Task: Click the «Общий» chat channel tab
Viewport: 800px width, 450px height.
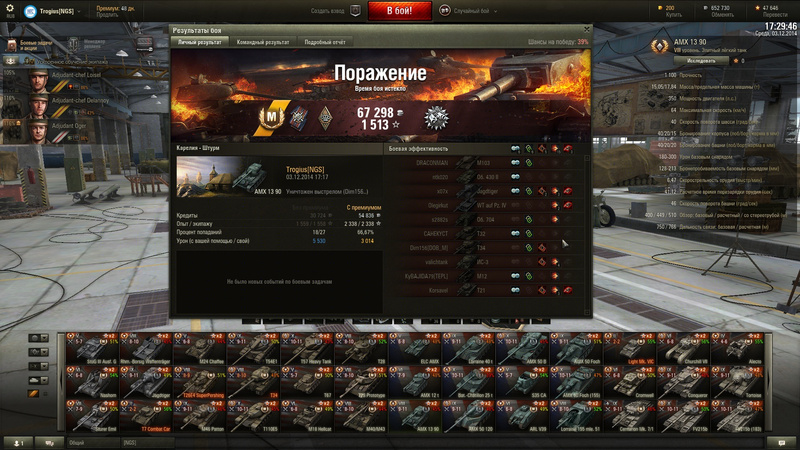Action: click(x=77, y=442)
